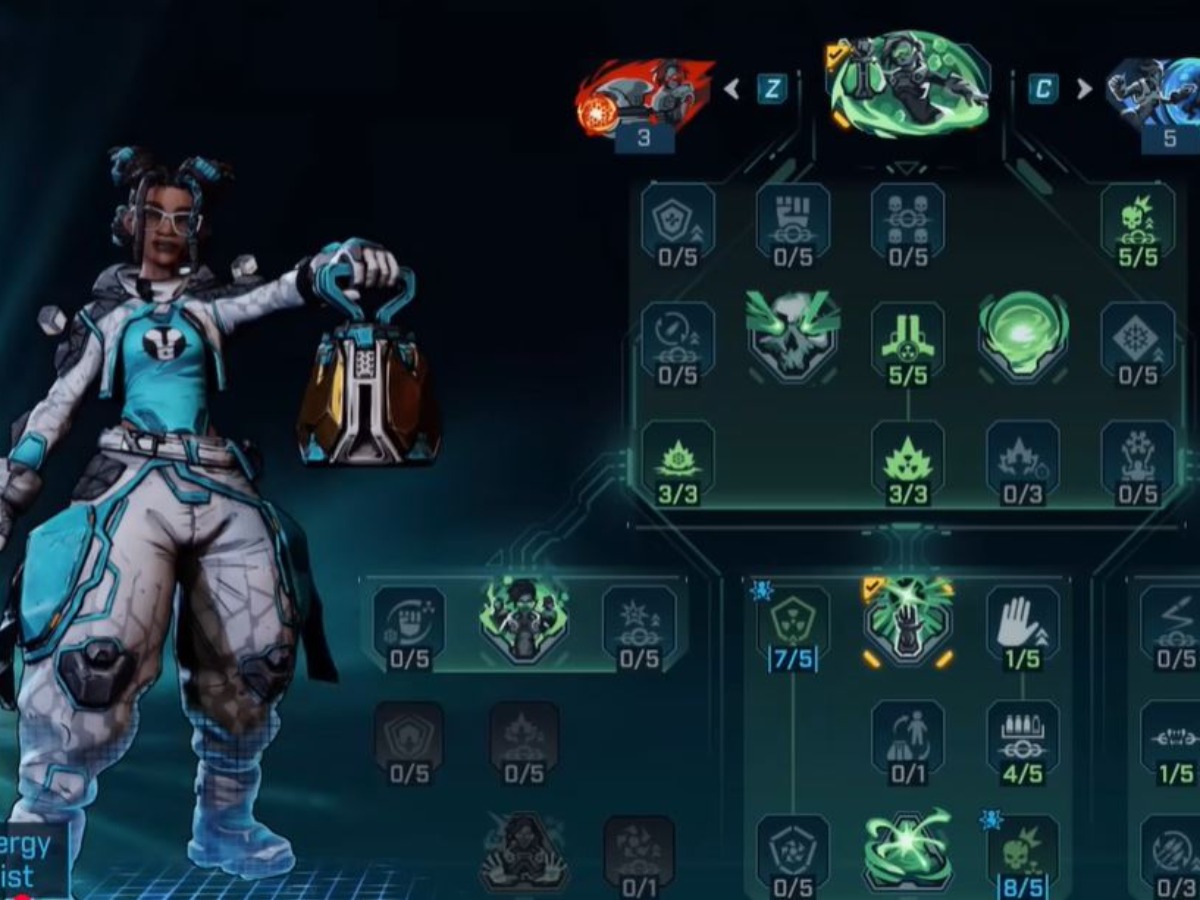Click the right arrow beside the tree selector
The width and height of the screenshot is (1200, 900).
pyautogui.click(x=1084, y=89)
